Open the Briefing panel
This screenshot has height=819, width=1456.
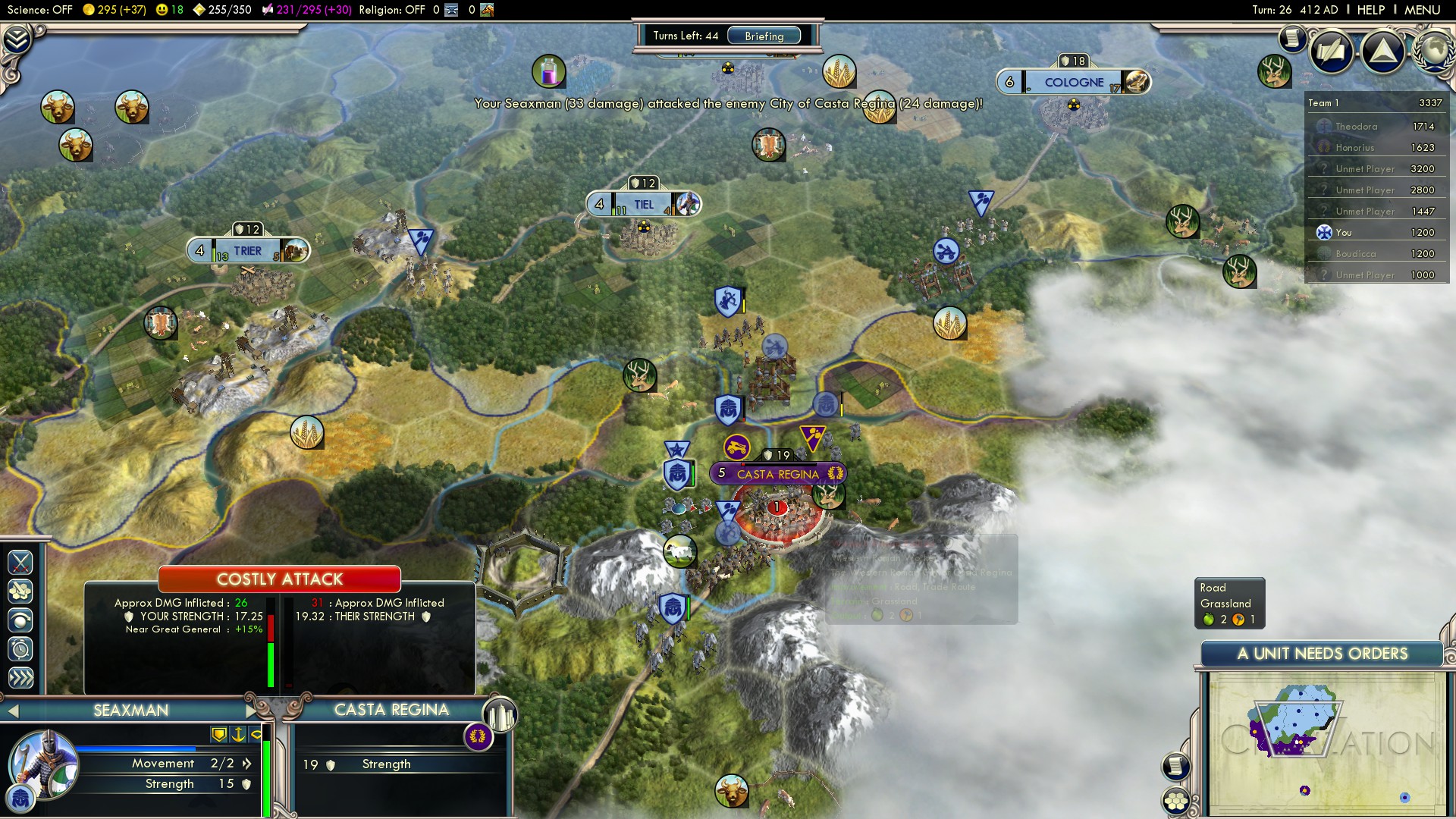coord(764,36)
